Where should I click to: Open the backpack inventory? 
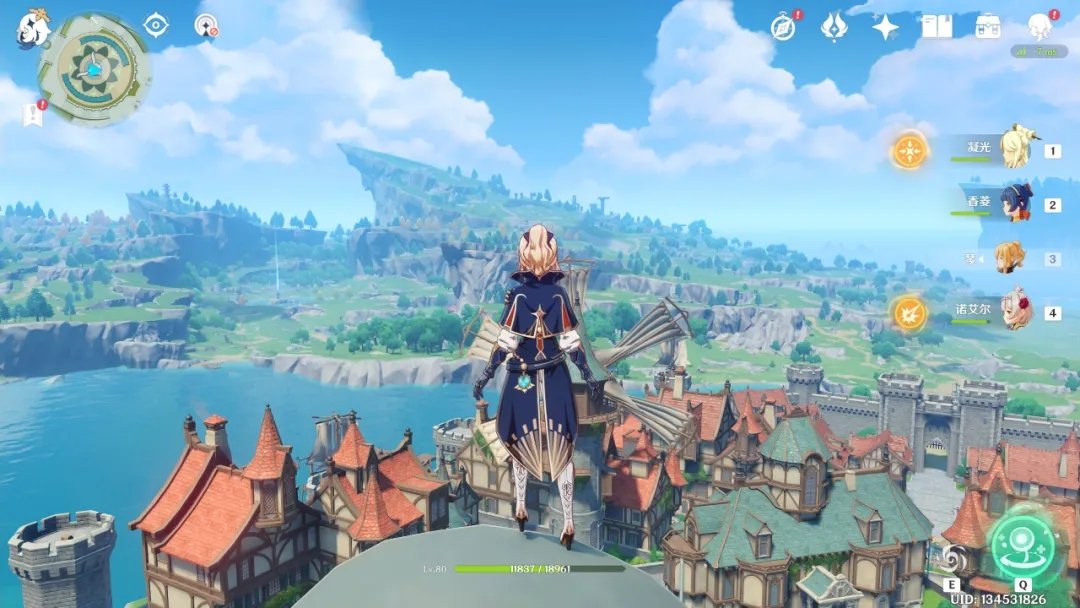(x=989, y=27)
